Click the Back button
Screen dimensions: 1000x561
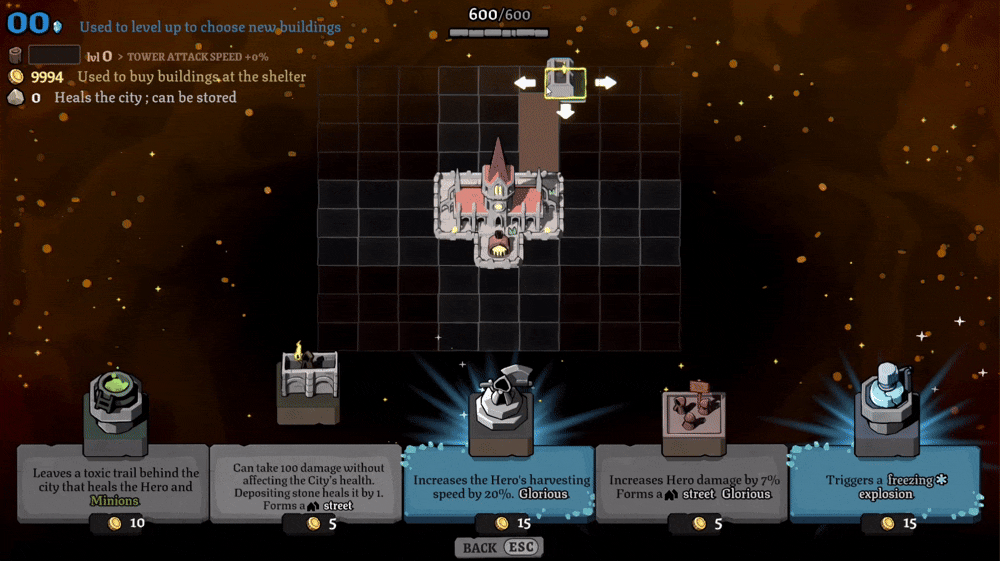coord(500,548)
